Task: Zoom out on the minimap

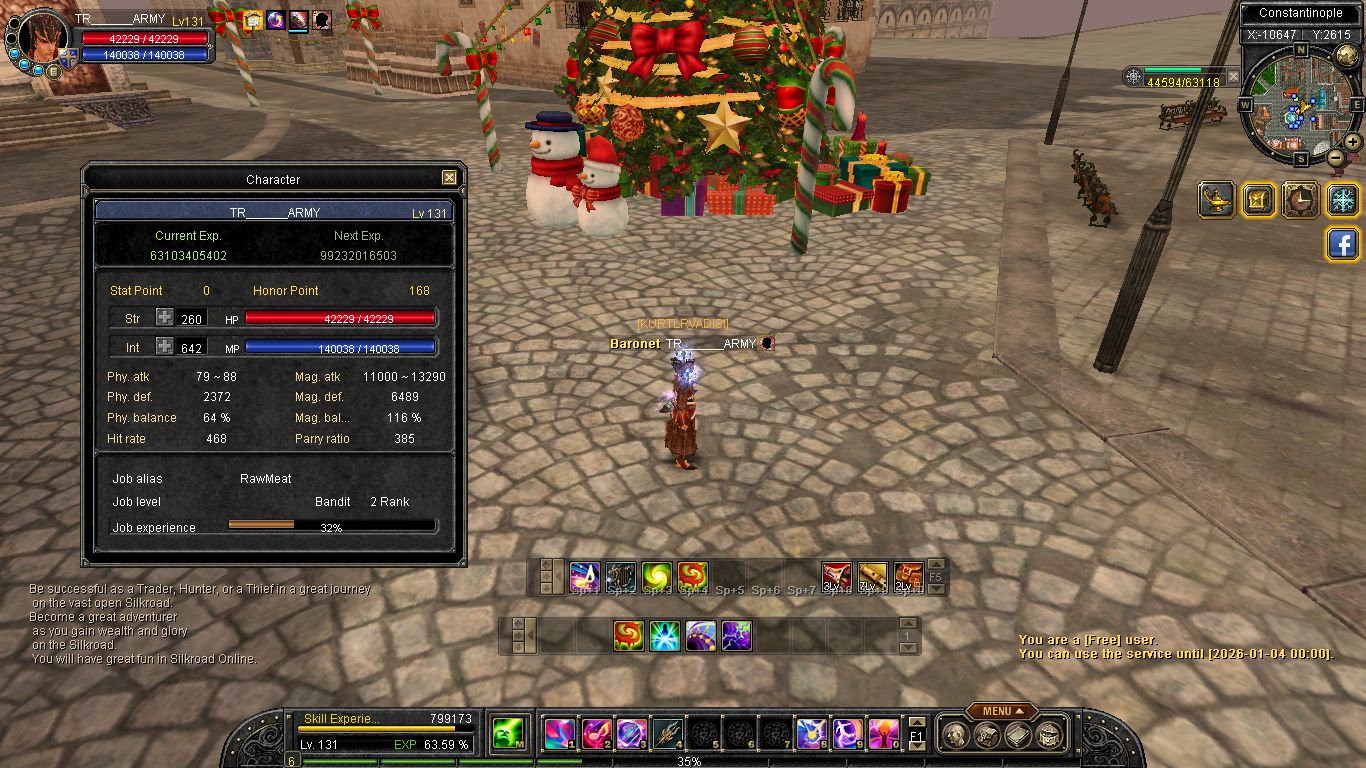Action: tap(1335, 157)
